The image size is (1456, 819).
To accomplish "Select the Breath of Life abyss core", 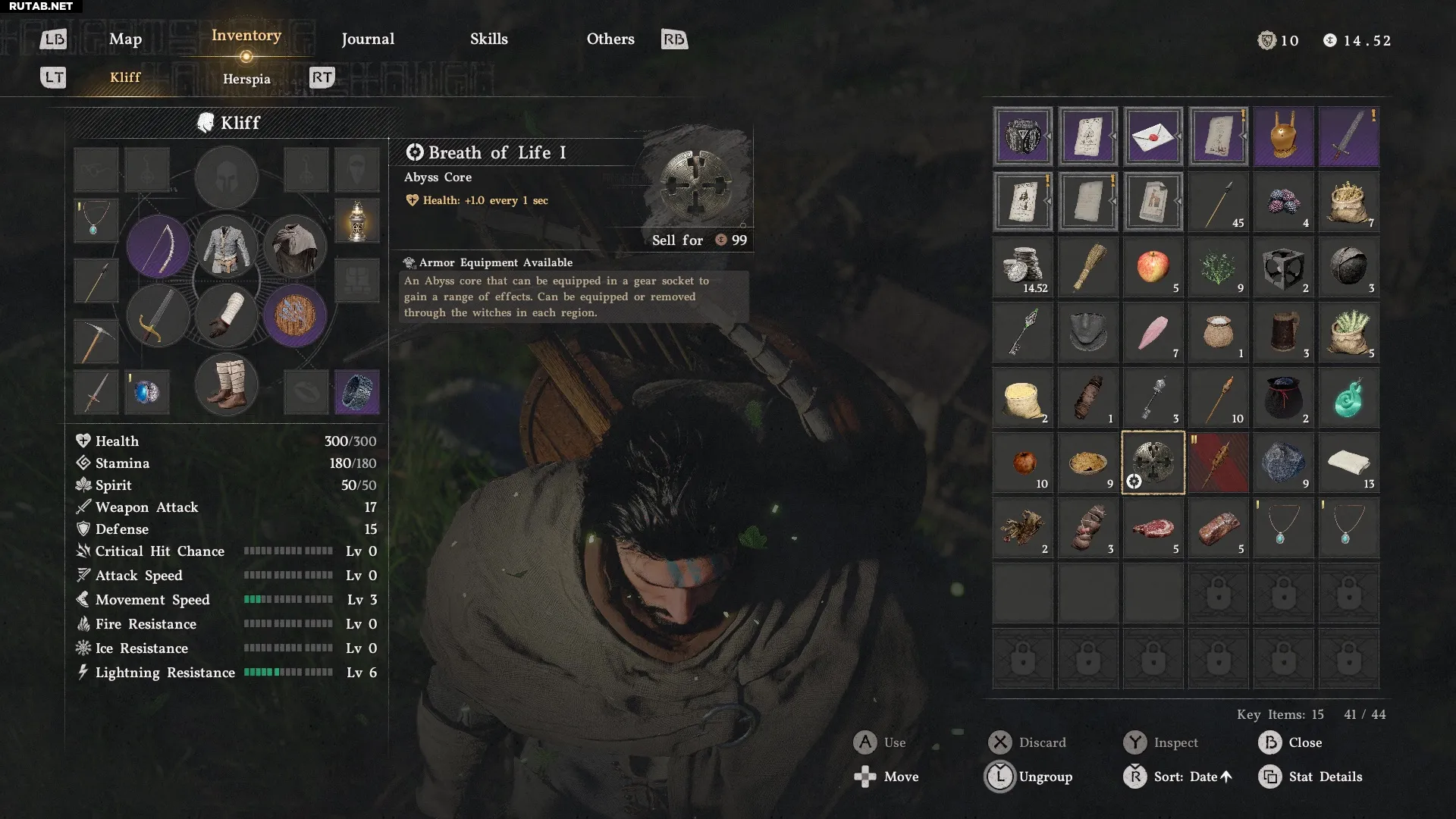I will click(x=1153, y=463).
